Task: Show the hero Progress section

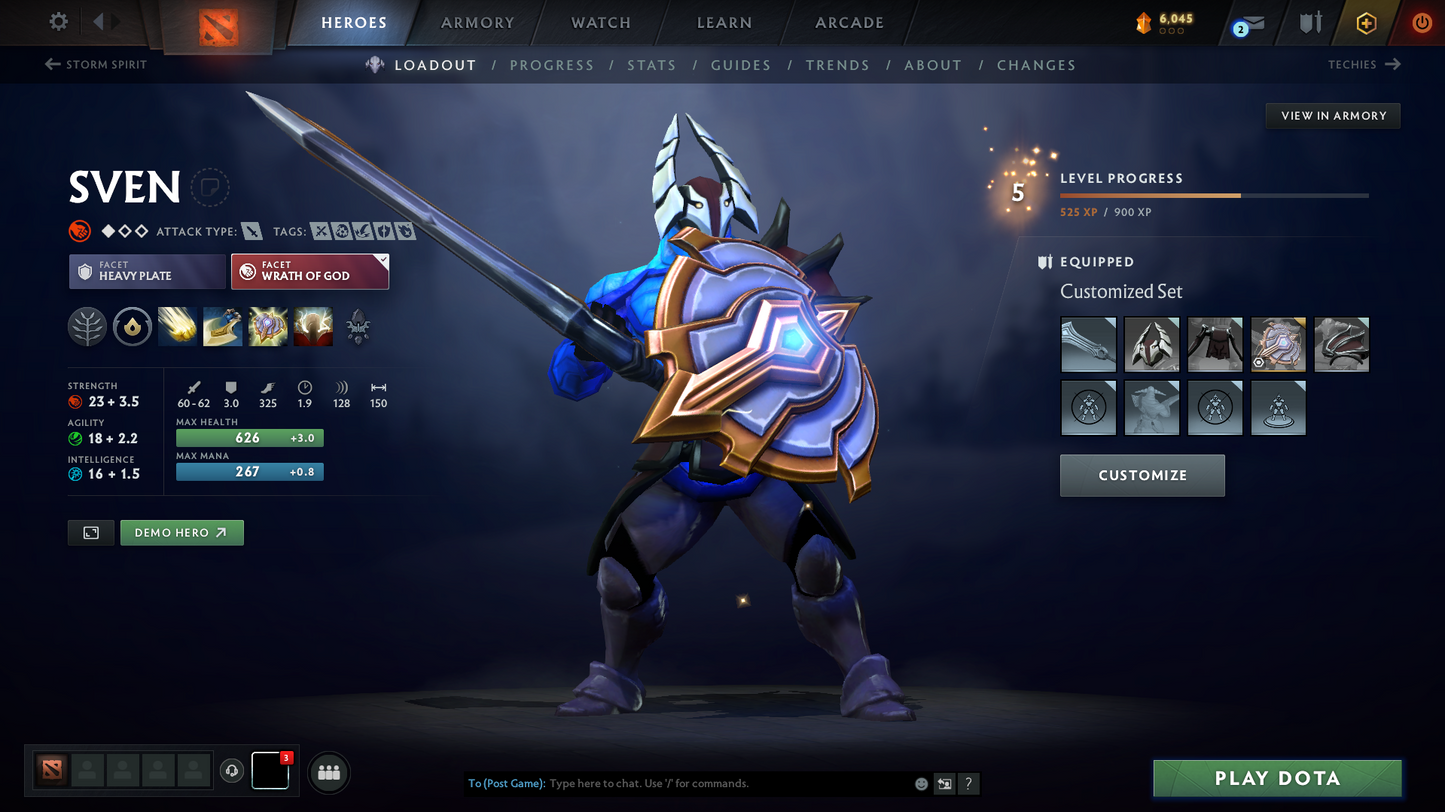Action: tap(551, 65)
